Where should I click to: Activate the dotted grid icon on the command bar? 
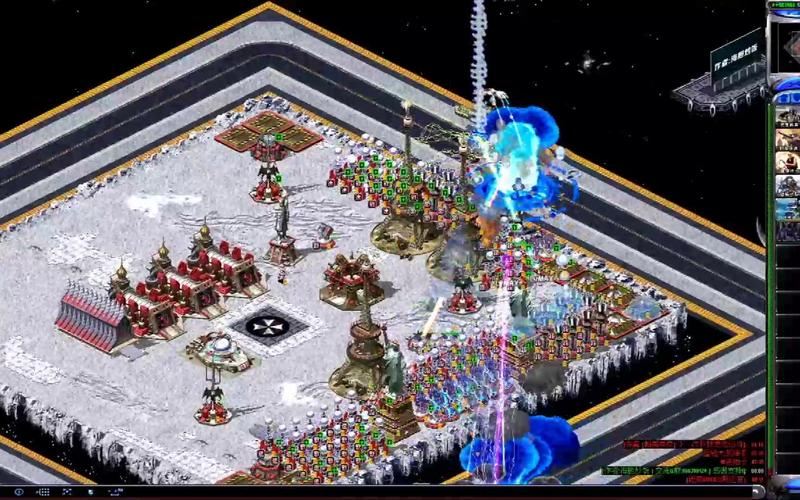[x=46, y=493]
